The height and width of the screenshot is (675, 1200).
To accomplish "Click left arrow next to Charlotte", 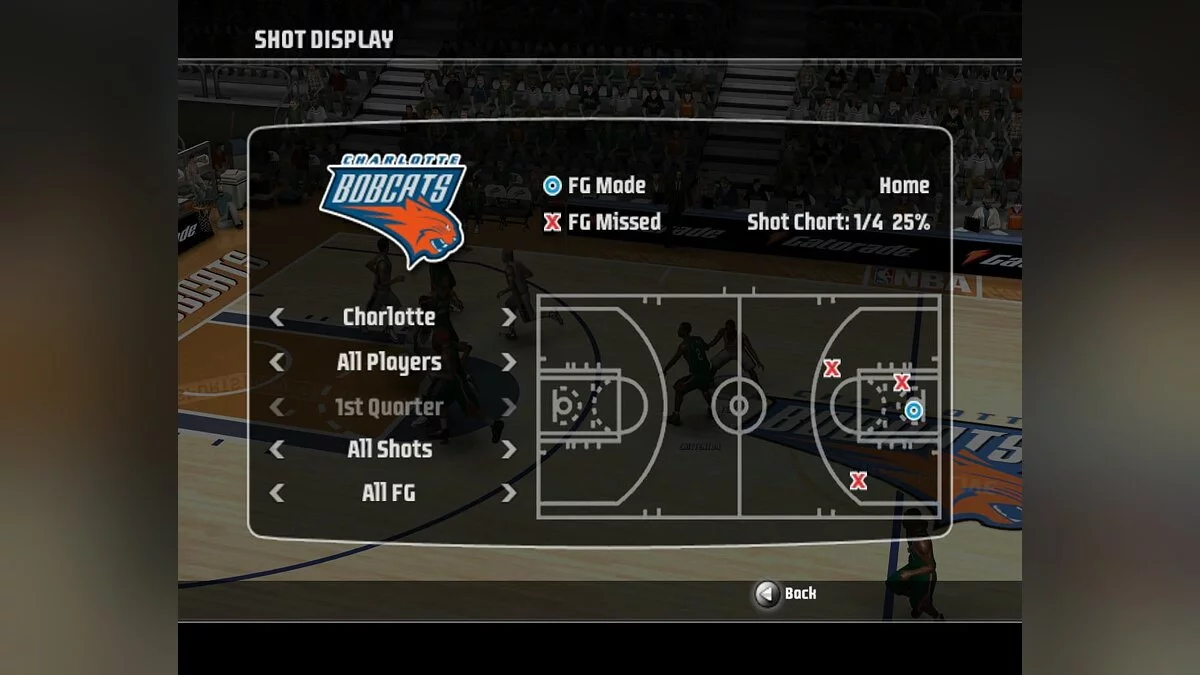I will (277, 317).
